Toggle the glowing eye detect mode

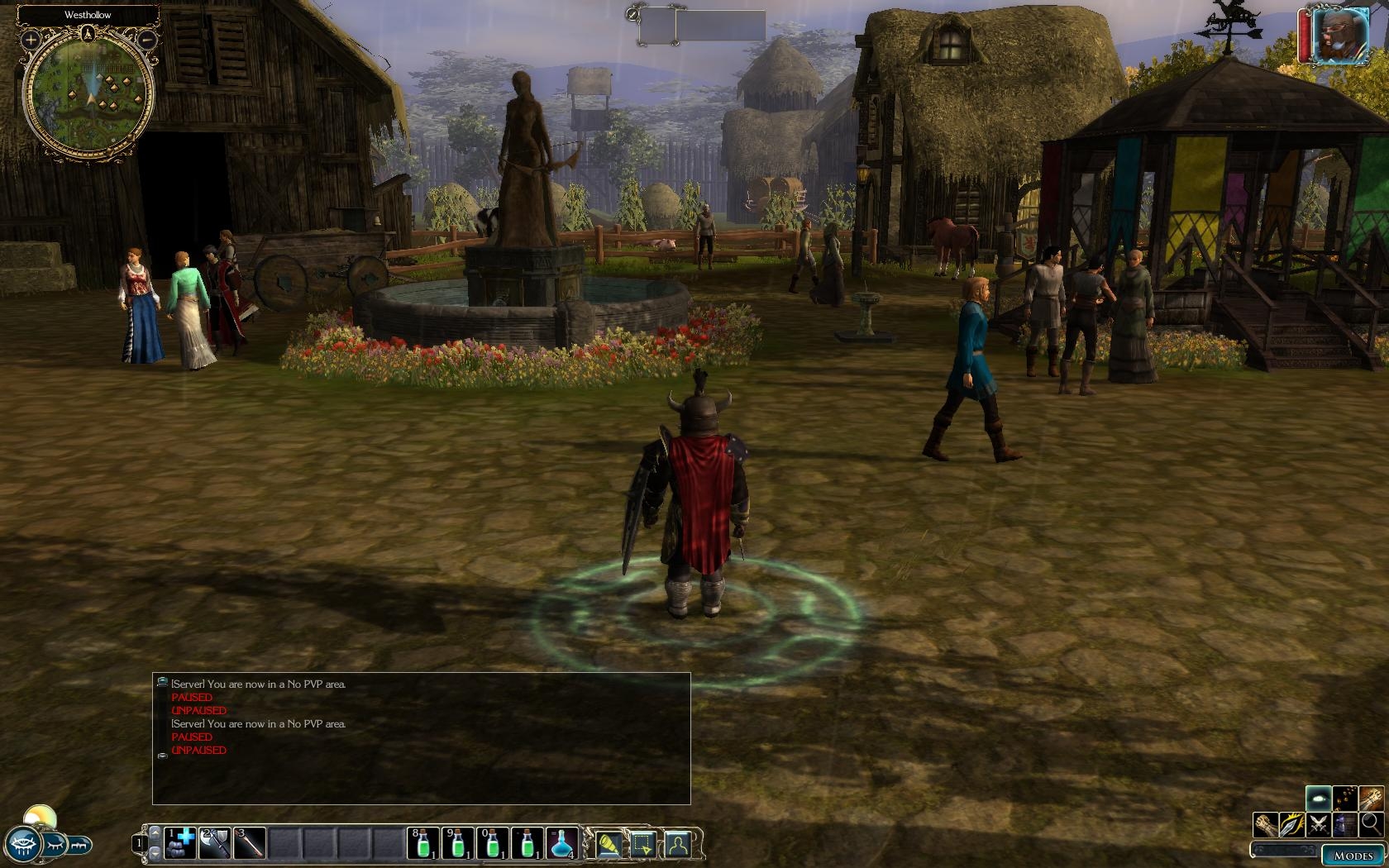point(1318,798)
